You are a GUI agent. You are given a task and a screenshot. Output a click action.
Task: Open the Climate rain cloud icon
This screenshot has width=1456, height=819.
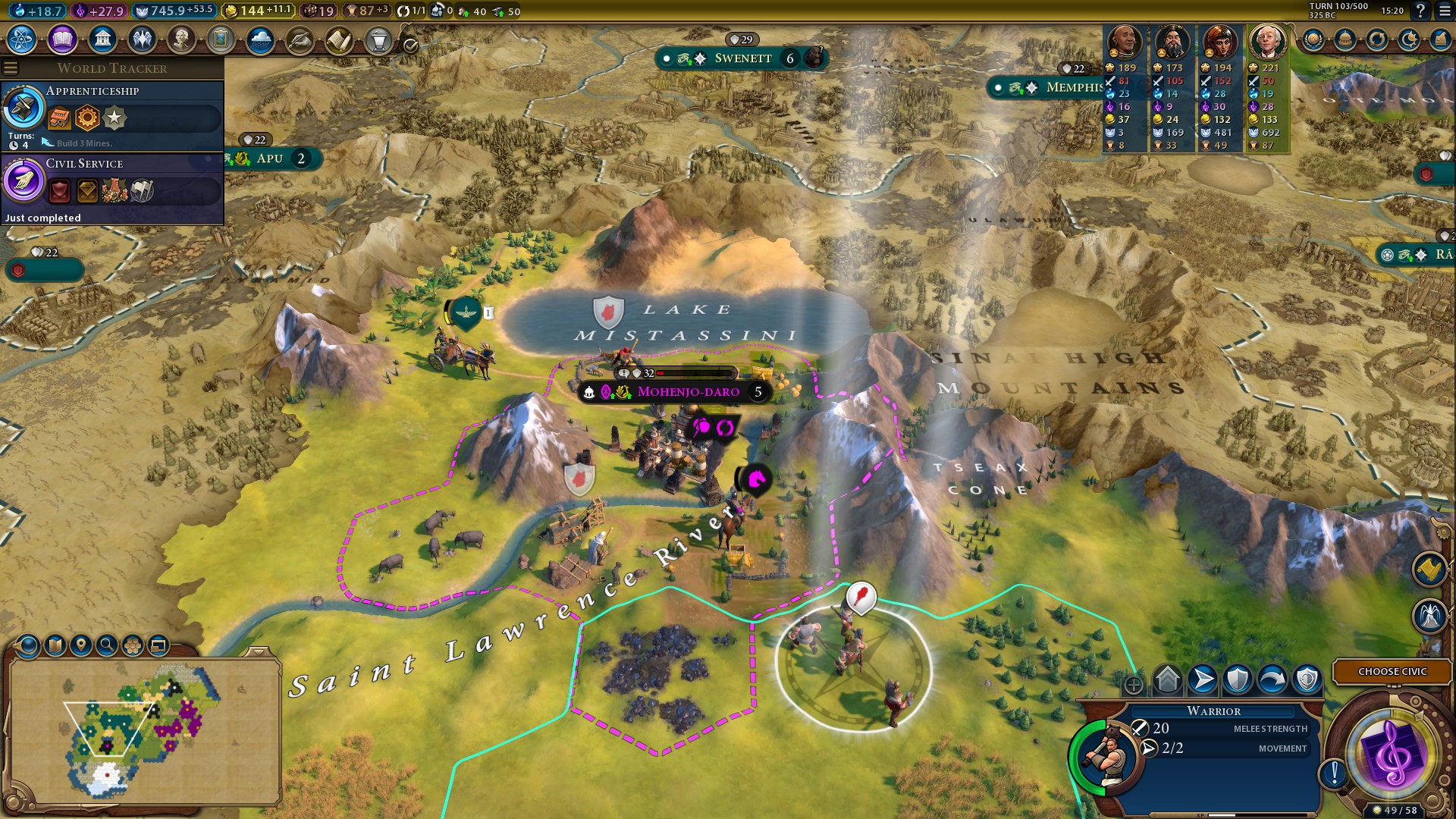pos(260,39)
